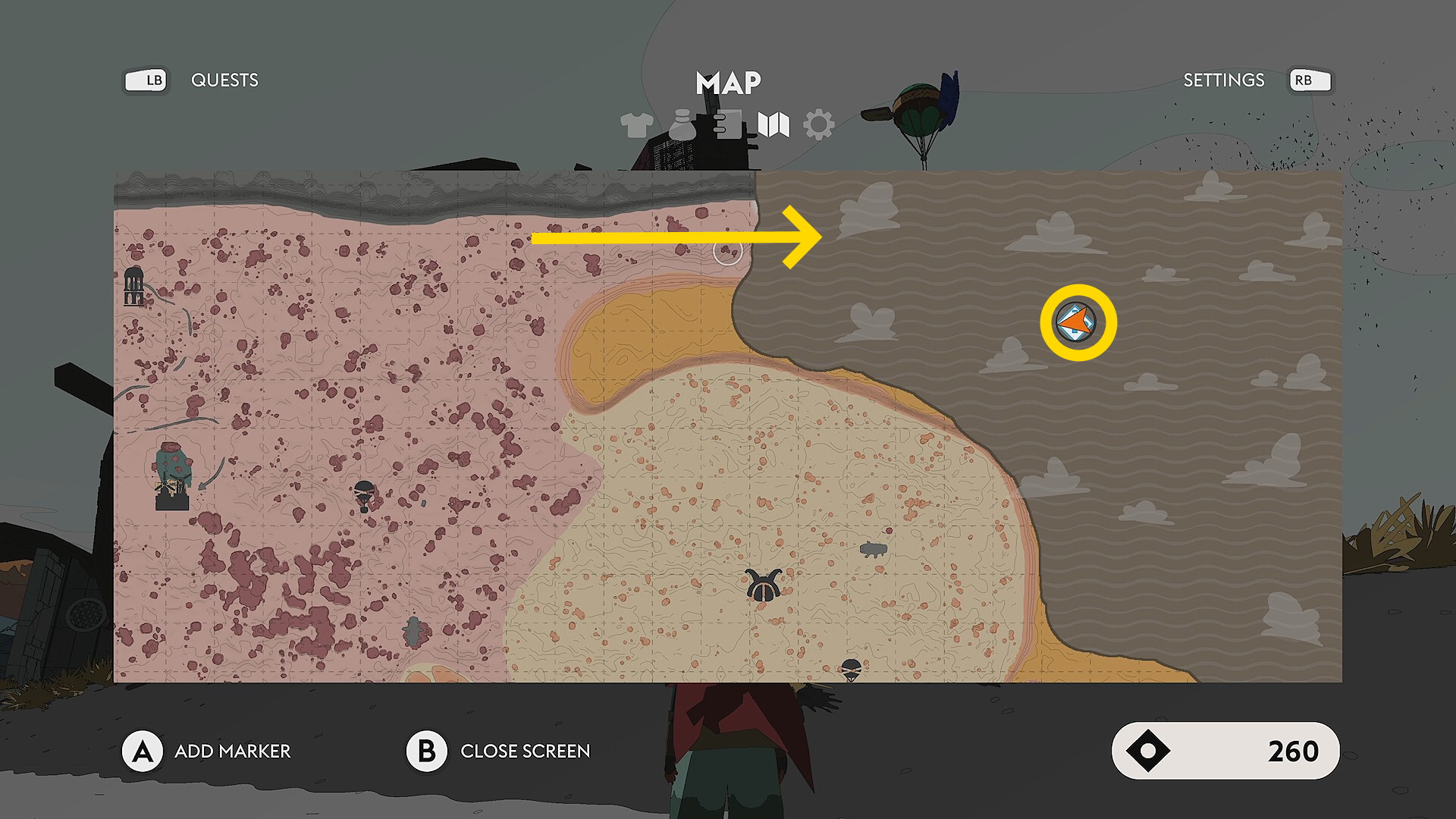Select the windmill station landmark on map
The height and width of the screenshot is (819, 1456).
point(174,476)
